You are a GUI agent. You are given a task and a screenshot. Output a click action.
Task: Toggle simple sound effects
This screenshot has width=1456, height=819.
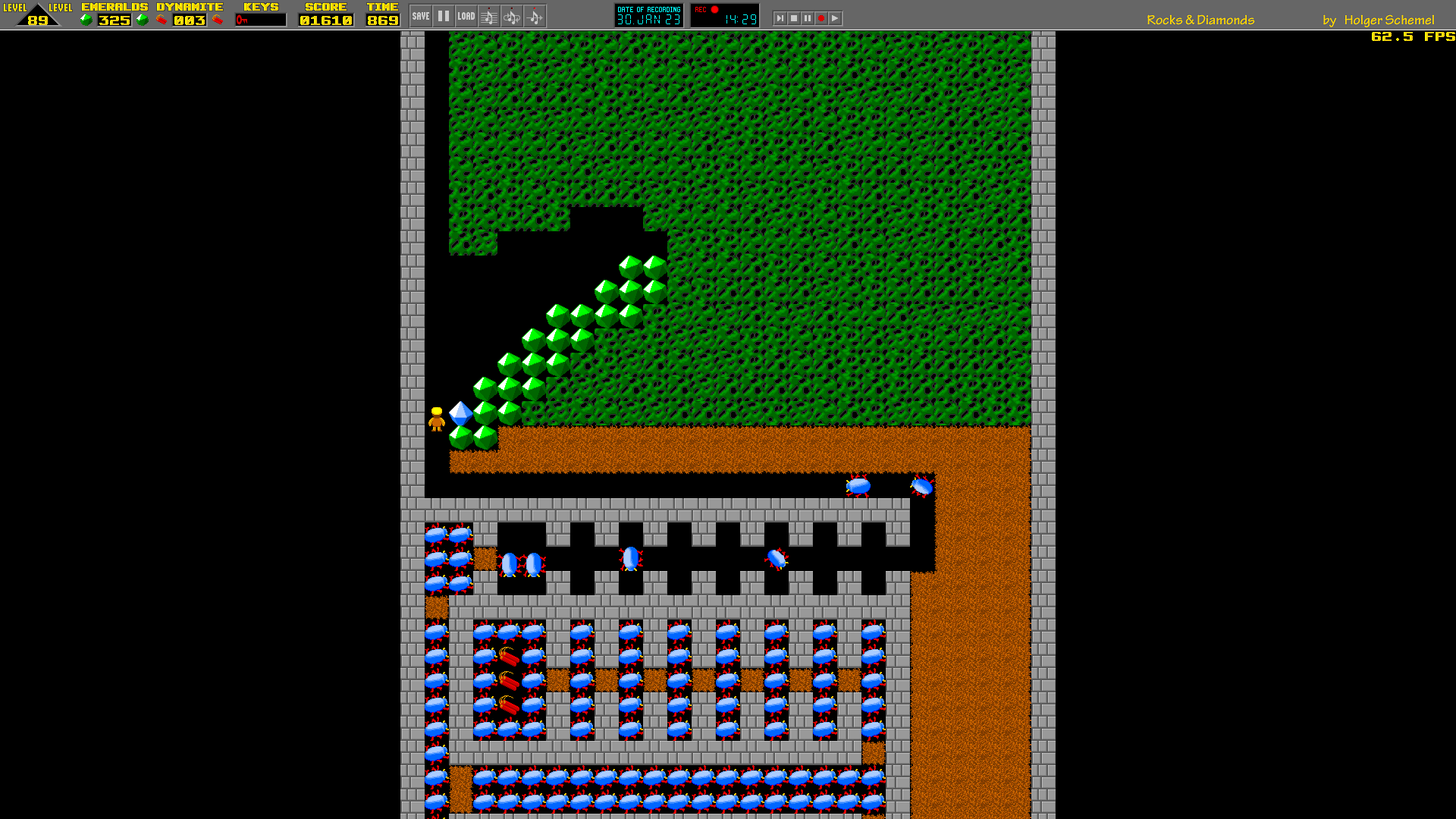(535, 15)
